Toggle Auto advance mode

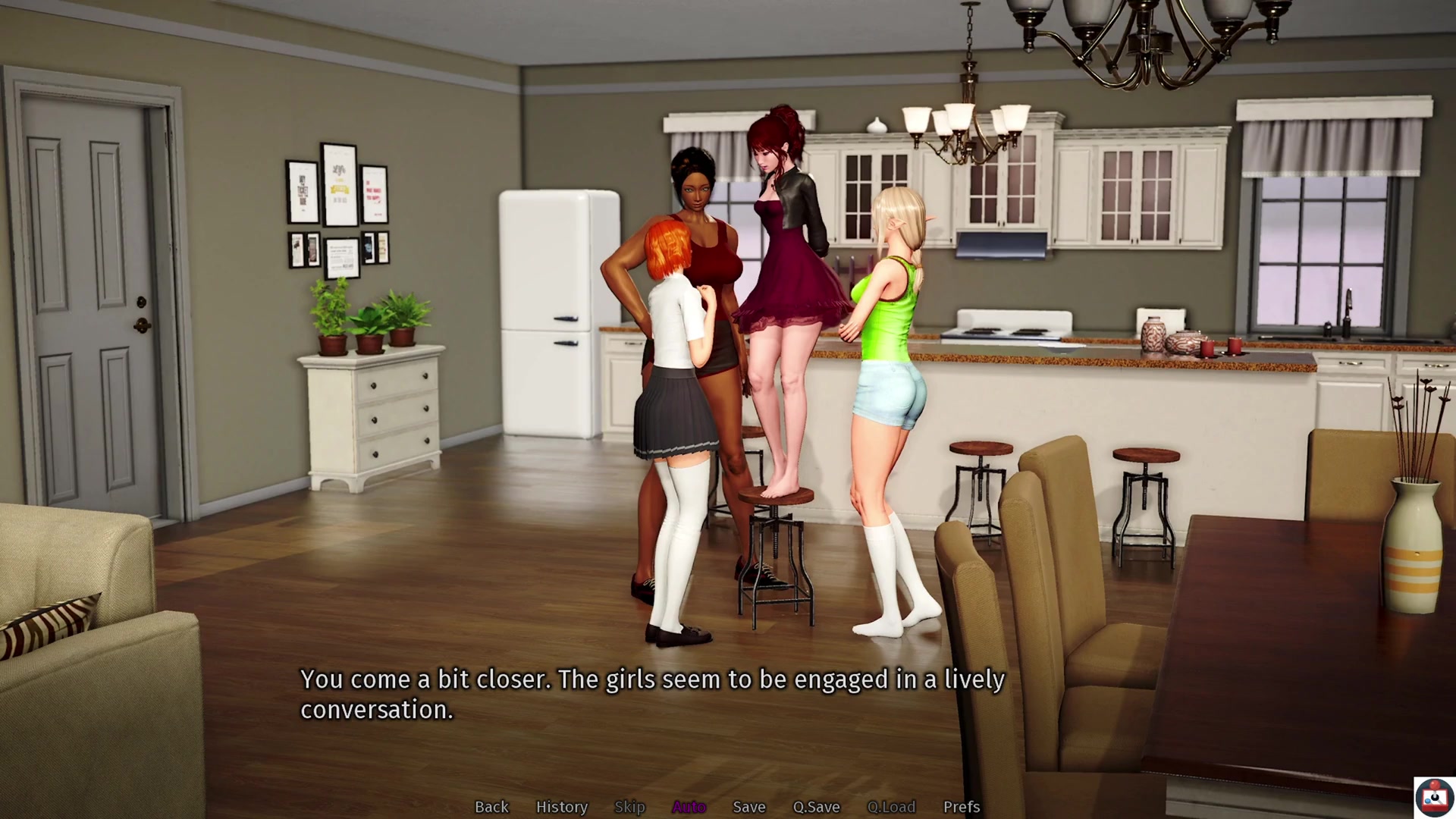[x=689, y=807]
